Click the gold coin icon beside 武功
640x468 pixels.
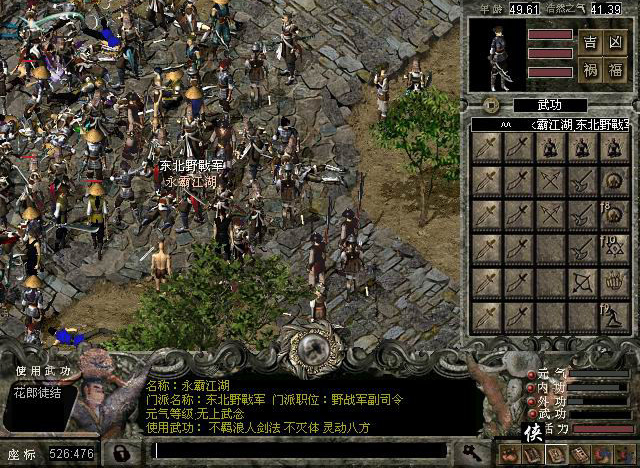(491, 104)
